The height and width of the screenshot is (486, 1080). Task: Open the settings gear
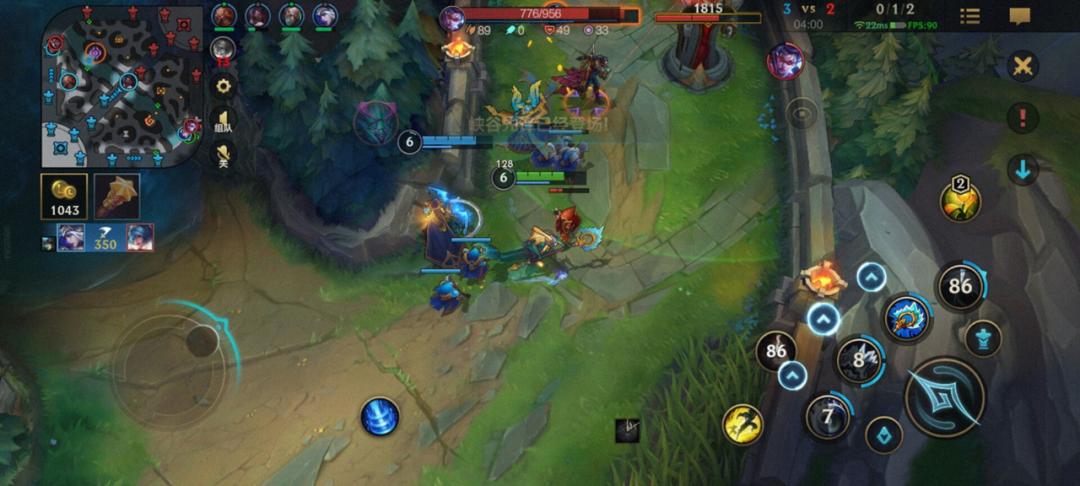pyautogui.click(x=223, y=85)
